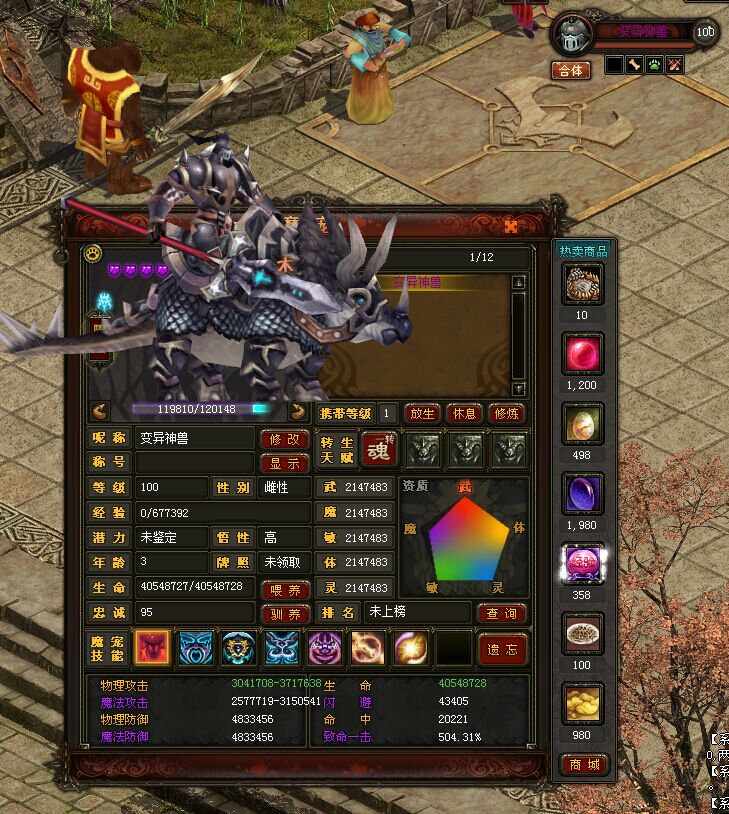Select the red demon pet skill icon

coord(152,649)
